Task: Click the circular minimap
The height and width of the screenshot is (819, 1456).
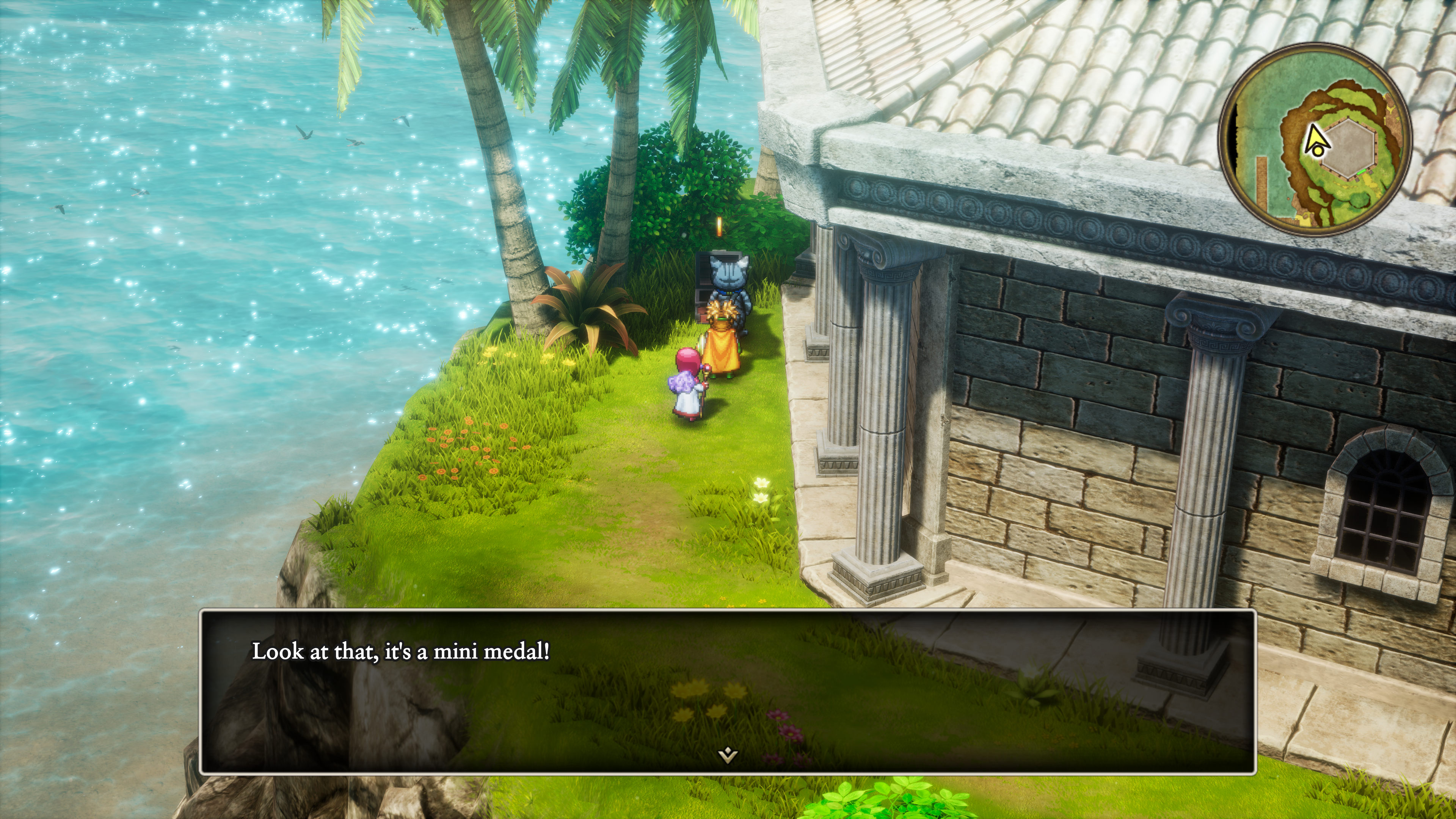Action: tap(1315, 140)
